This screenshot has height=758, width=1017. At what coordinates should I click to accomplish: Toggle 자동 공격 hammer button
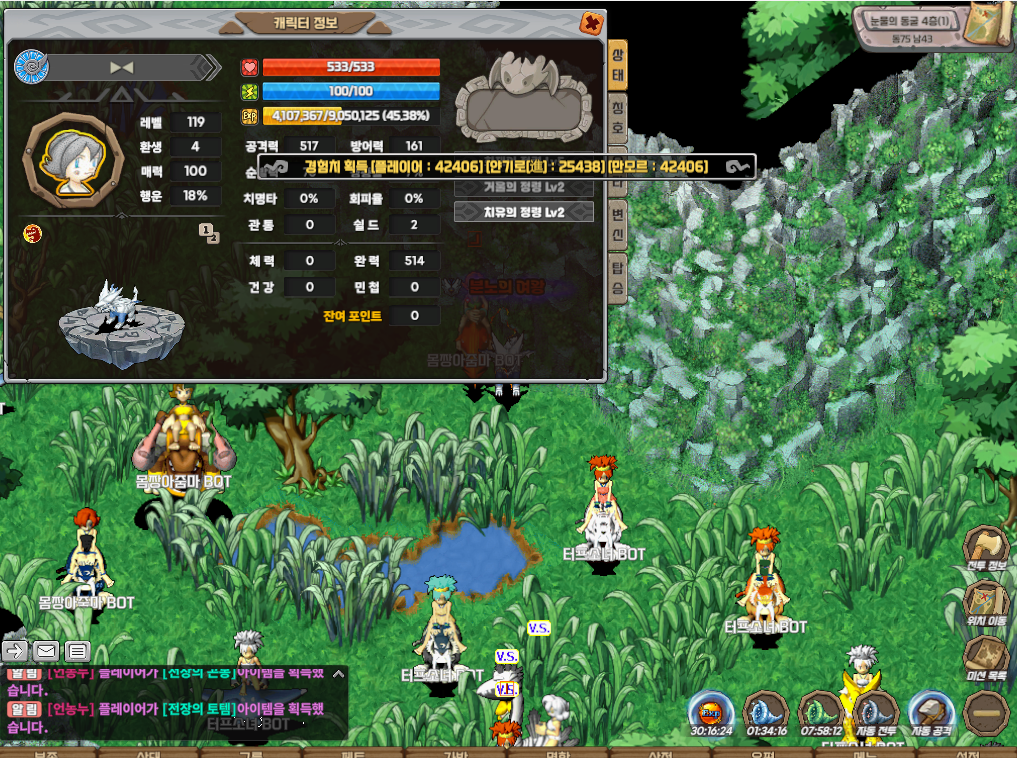[930, 712]
